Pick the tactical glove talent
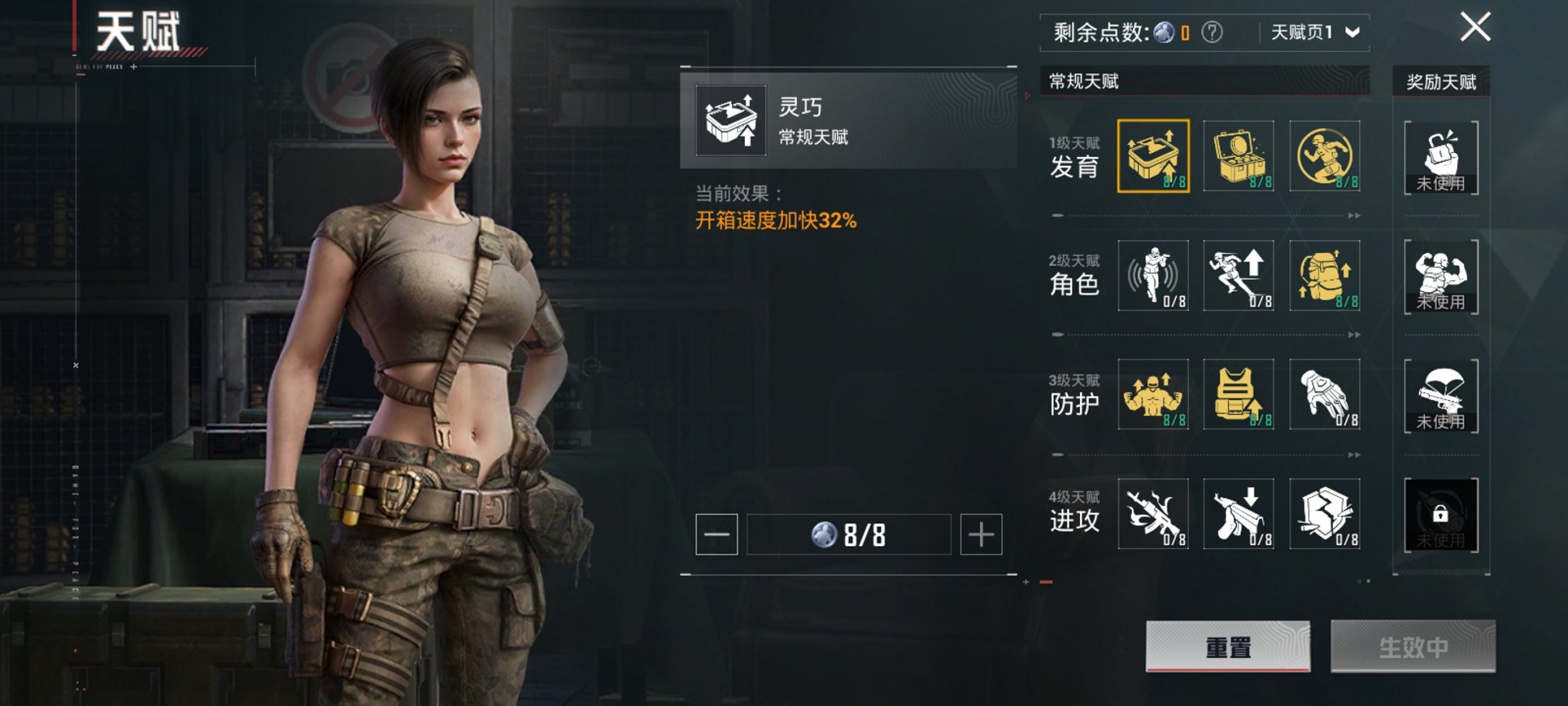 click(x=1324, y=395)
